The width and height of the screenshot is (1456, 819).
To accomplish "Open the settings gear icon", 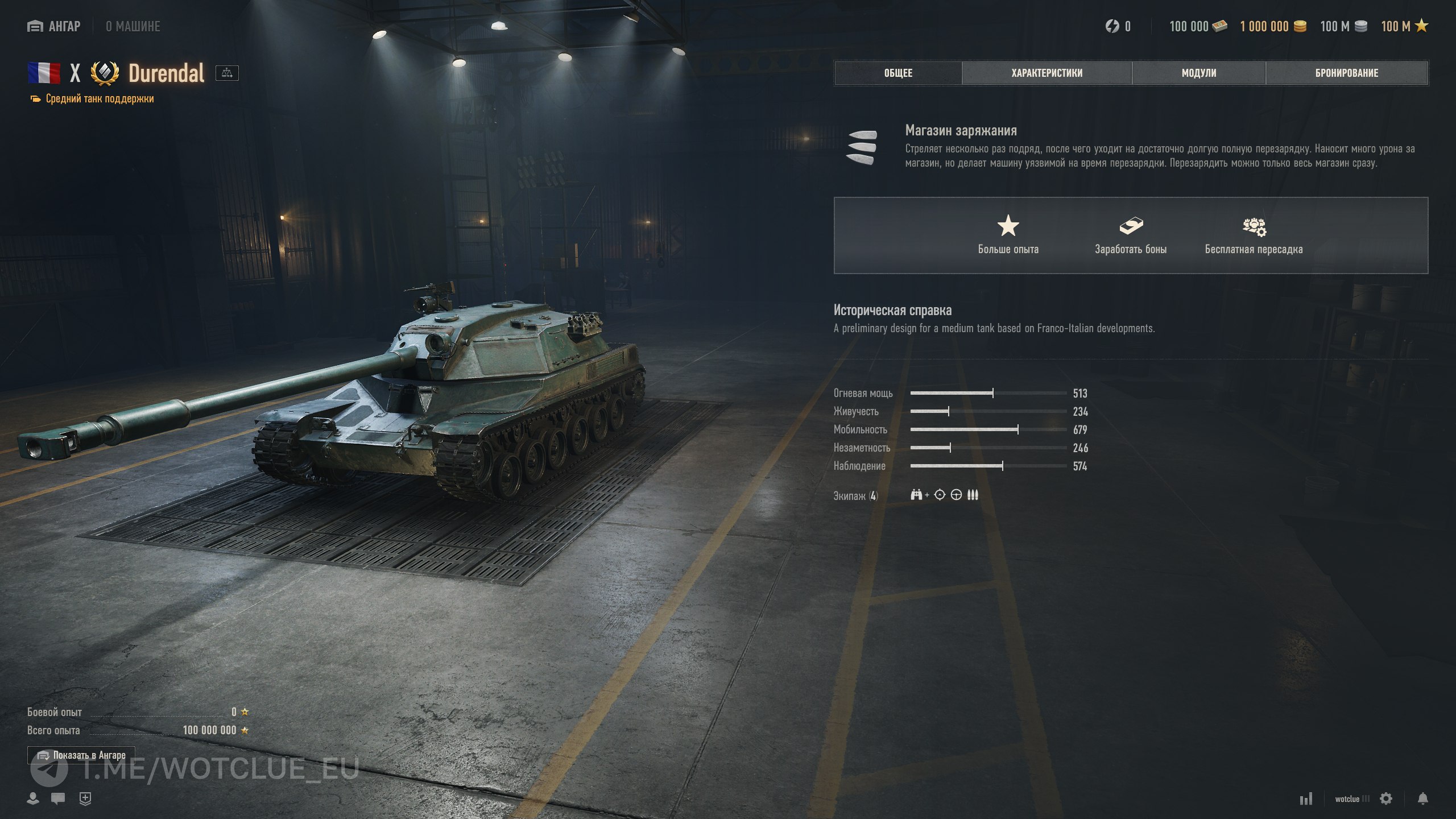I will click(1386, 799).
